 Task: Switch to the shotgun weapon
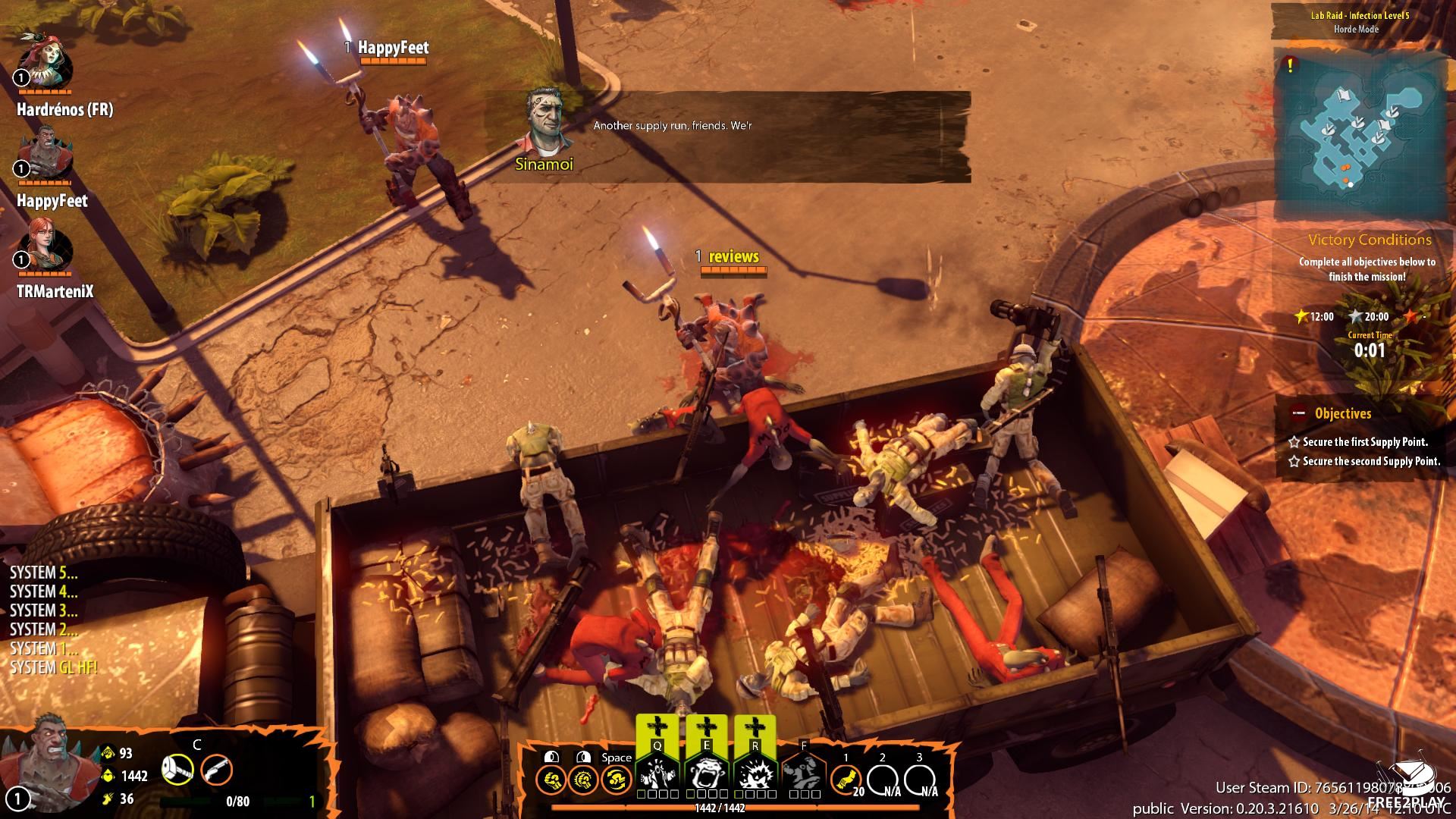[x=216, y=771]
